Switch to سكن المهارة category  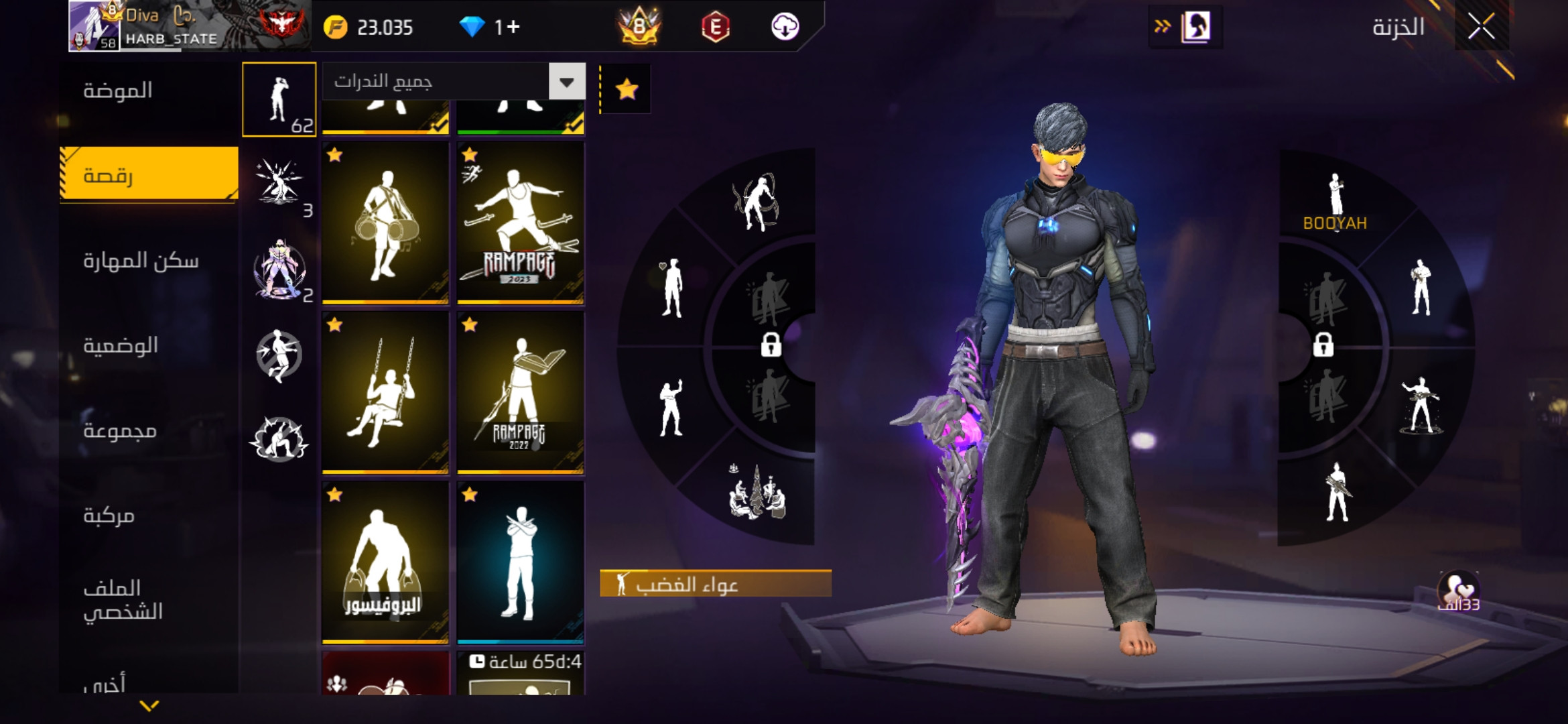(x=141, y=261)
